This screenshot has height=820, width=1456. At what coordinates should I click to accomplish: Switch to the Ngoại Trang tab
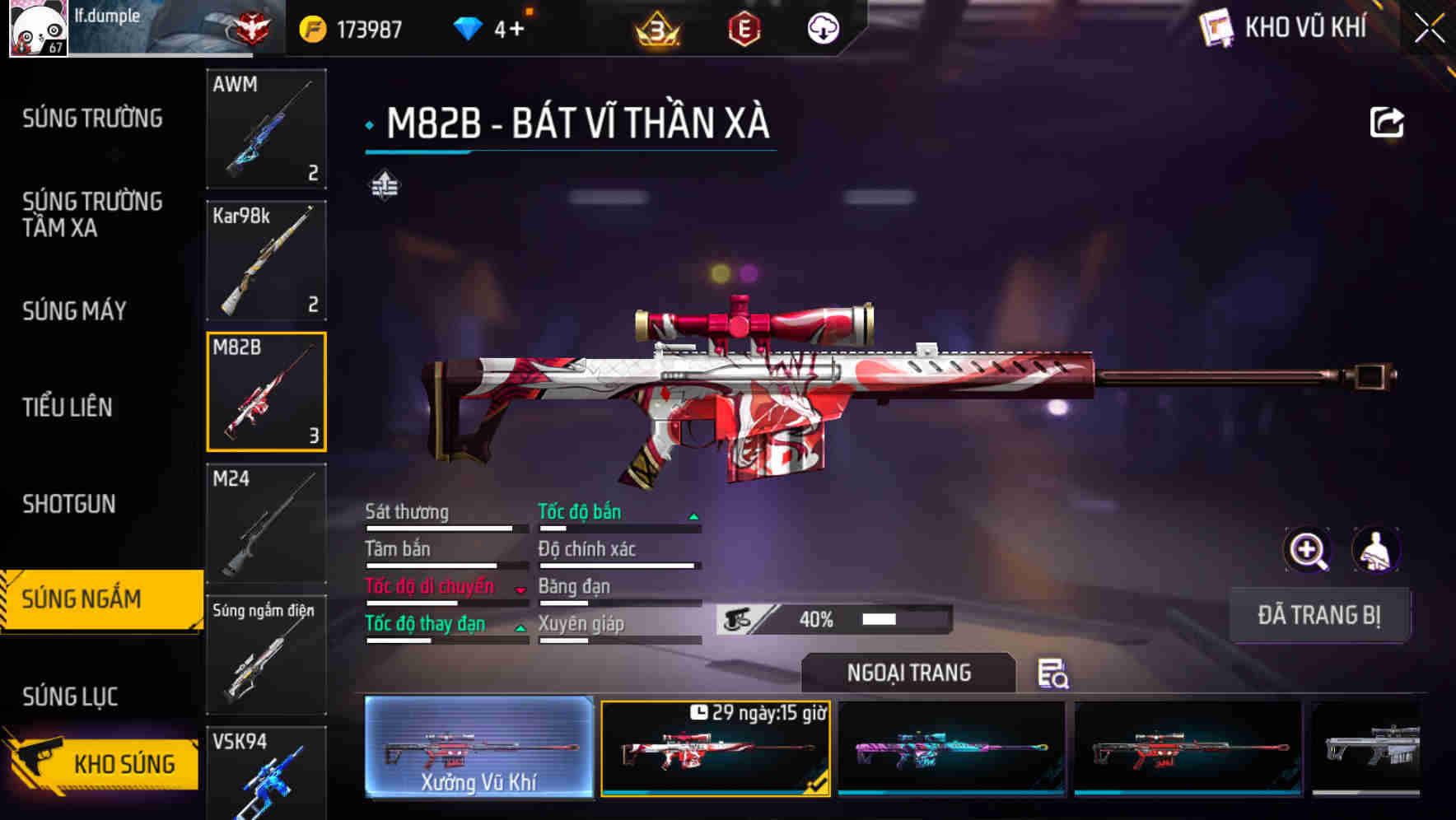[908, 673]
